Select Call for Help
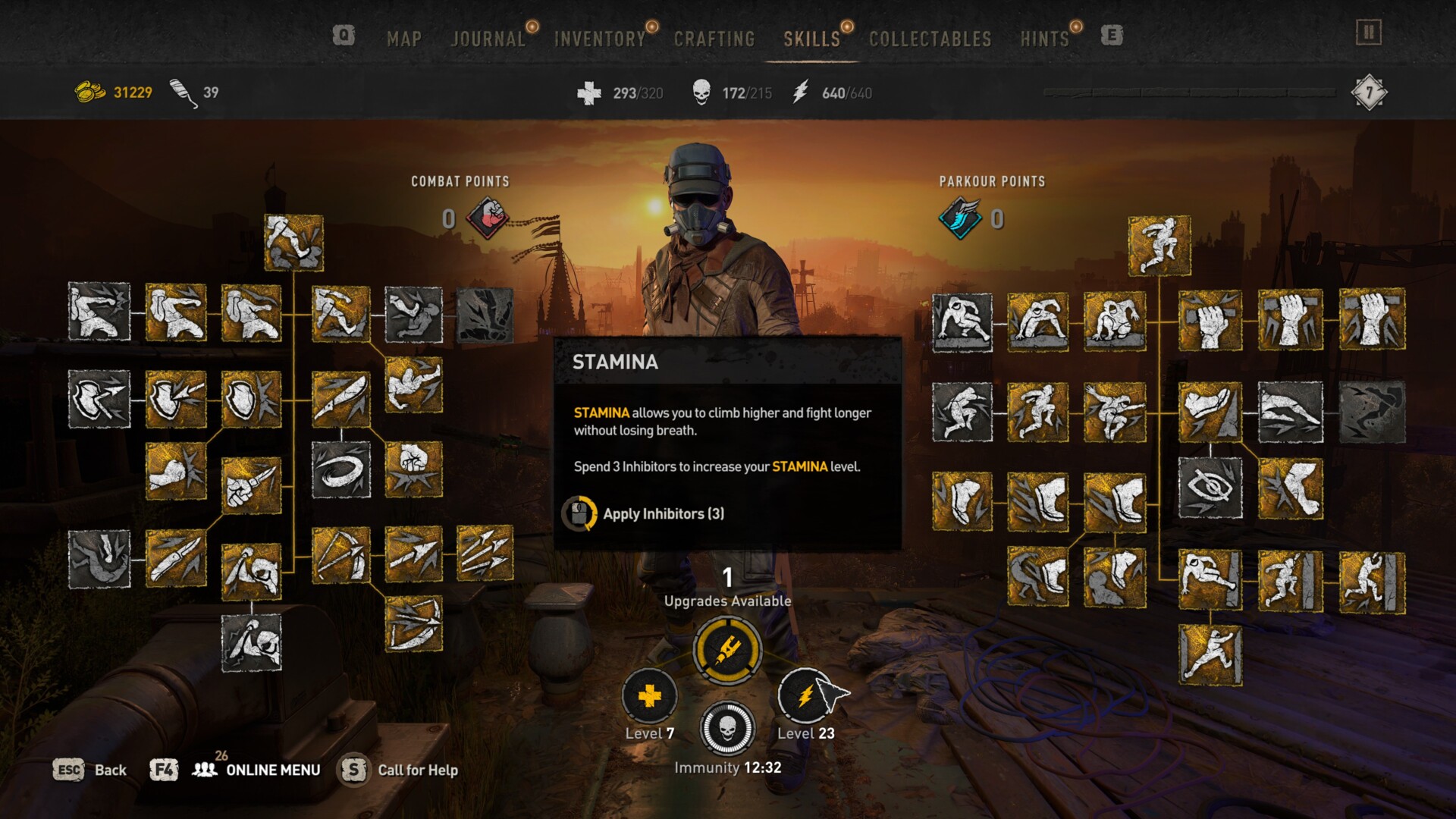Image resolution: width=1456 pixels, height=819 pixels. coord(417,770)
